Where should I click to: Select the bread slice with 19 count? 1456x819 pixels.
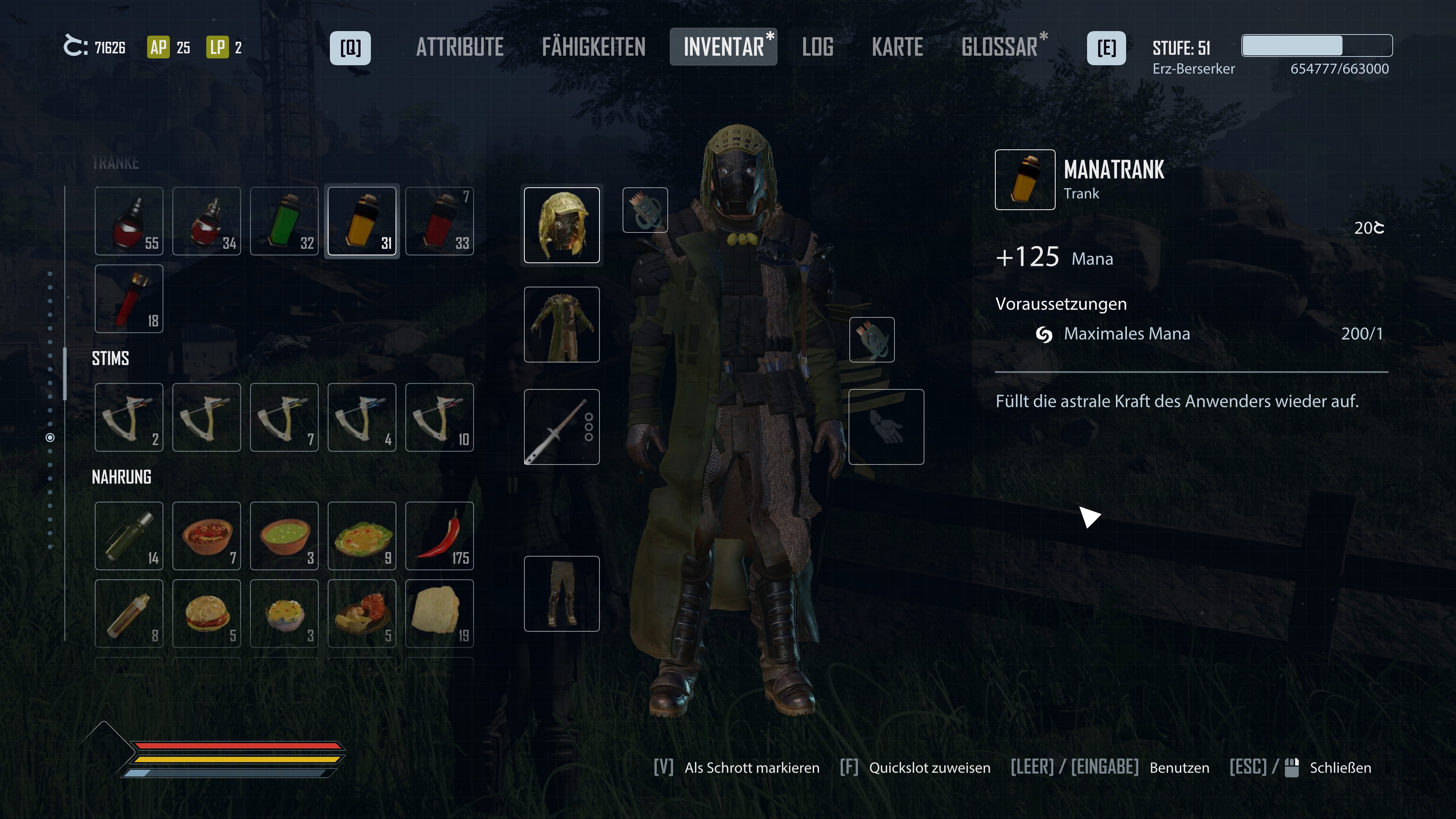pyautogui.click(x=439, y=613)
